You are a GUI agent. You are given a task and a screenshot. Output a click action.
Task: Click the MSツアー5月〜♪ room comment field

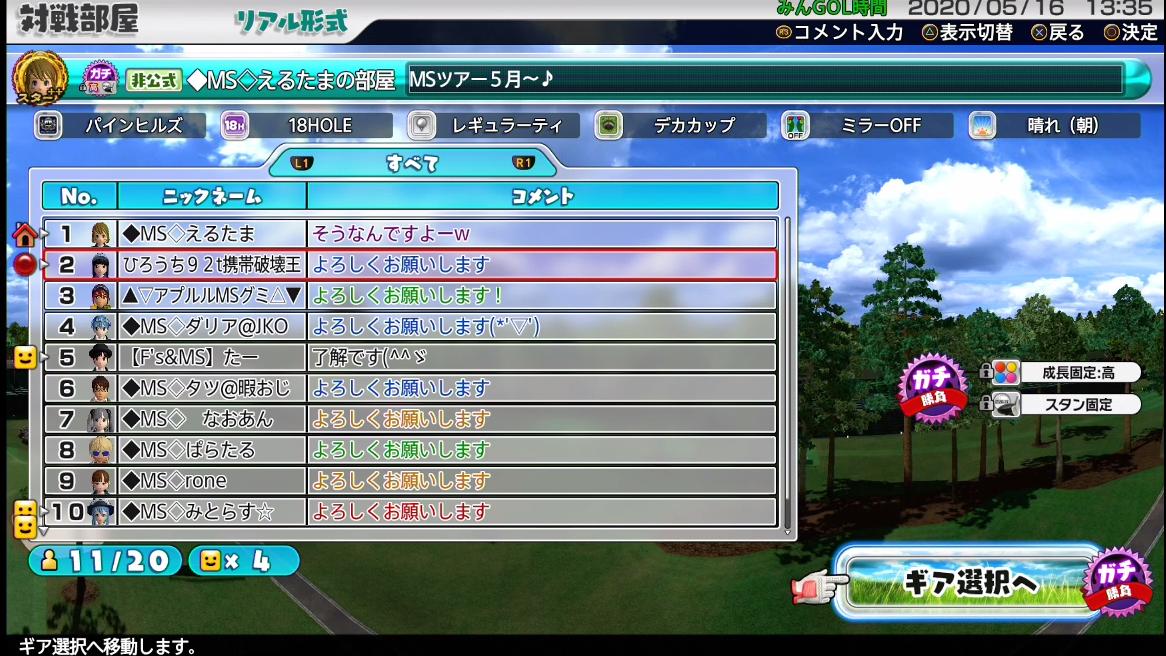point(765,80)
